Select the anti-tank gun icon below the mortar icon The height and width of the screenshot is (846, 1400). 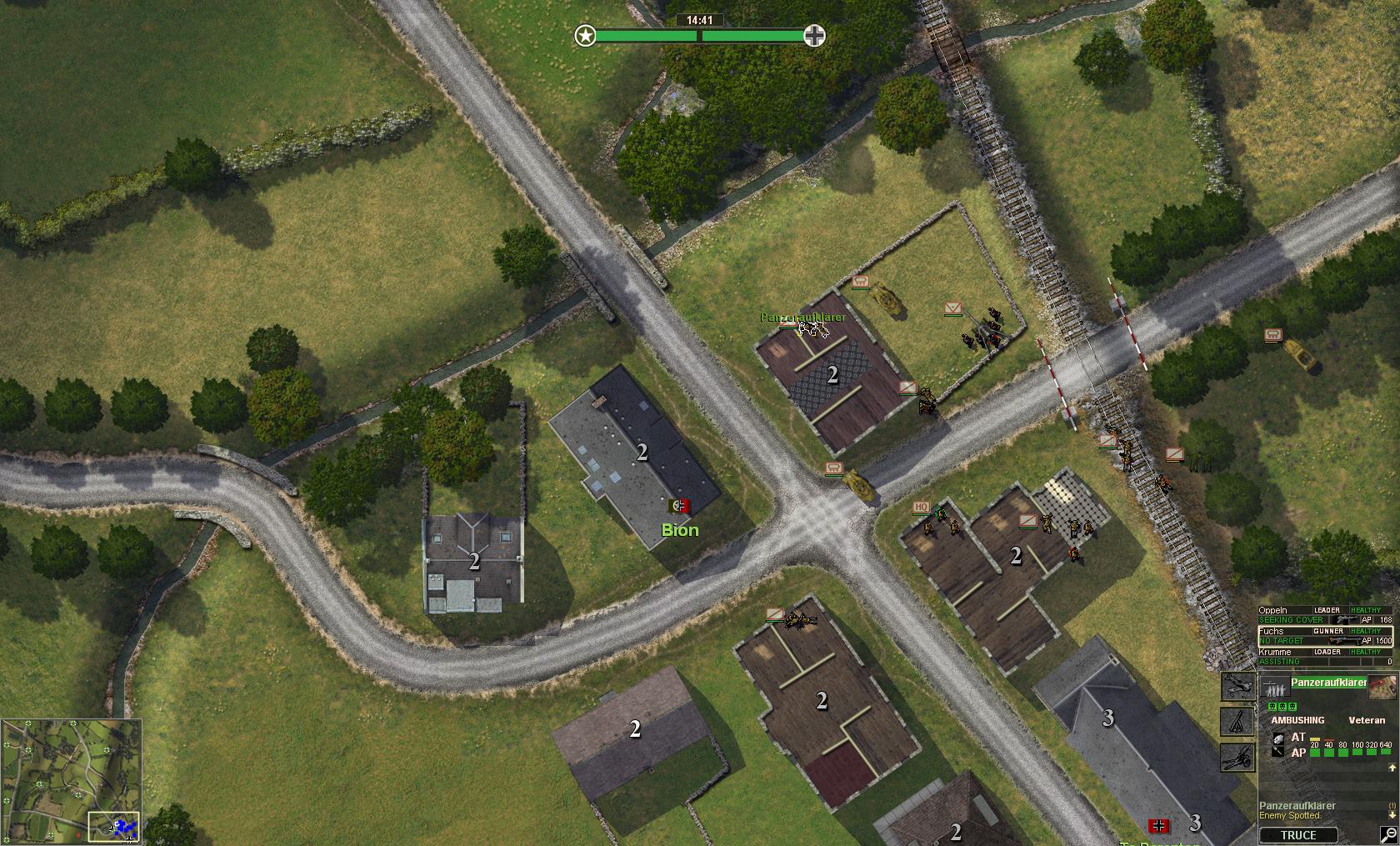tap(1236, 758)
